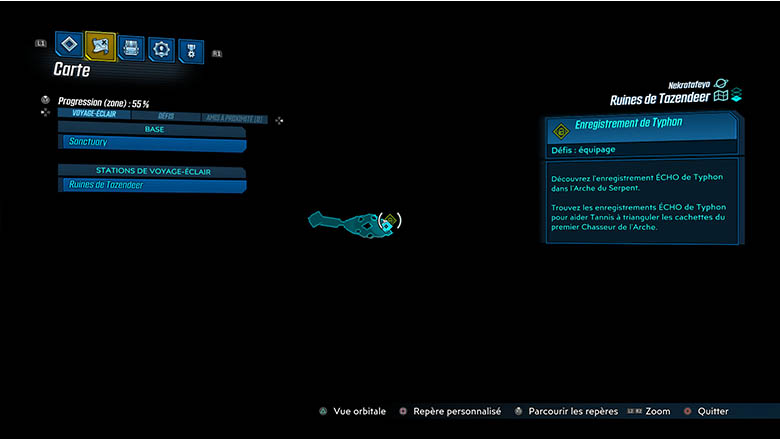Select the Enregistrement de Typhon challenge panel
780x439 pixels.
pyautogui.click(x=643, y=129)
